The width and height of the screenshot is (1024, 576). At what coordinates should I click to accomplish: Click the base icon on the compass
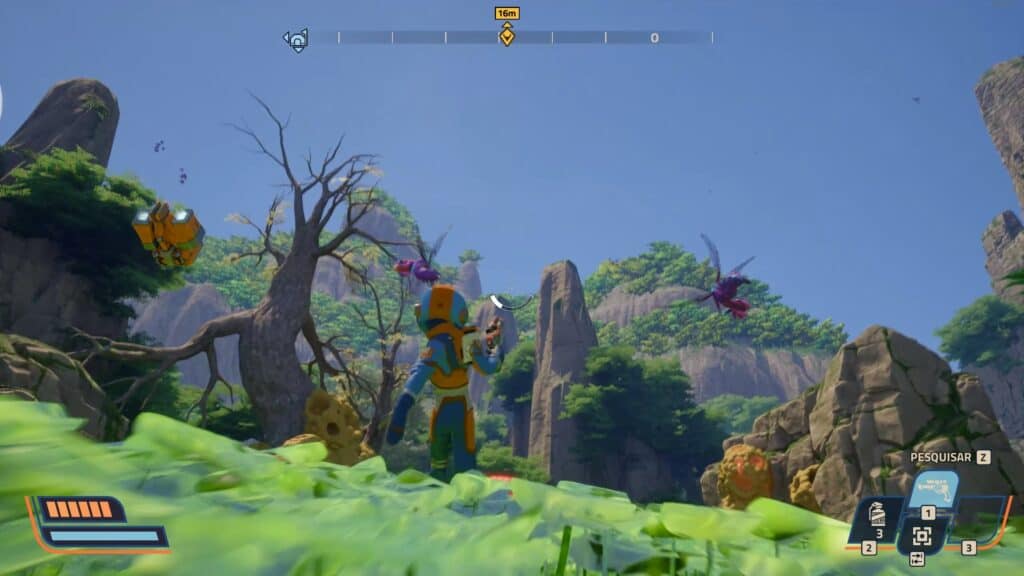click(296, 40)
